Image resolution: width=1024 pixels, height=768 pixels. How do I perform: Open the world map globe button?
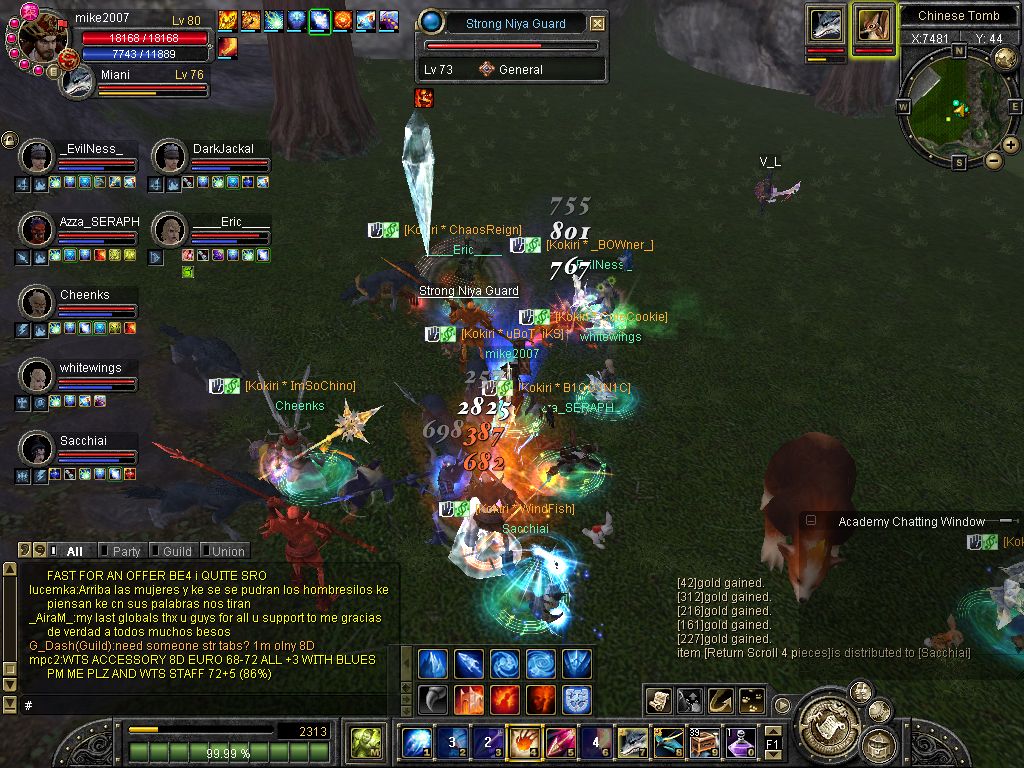(x=1005, y=58)
